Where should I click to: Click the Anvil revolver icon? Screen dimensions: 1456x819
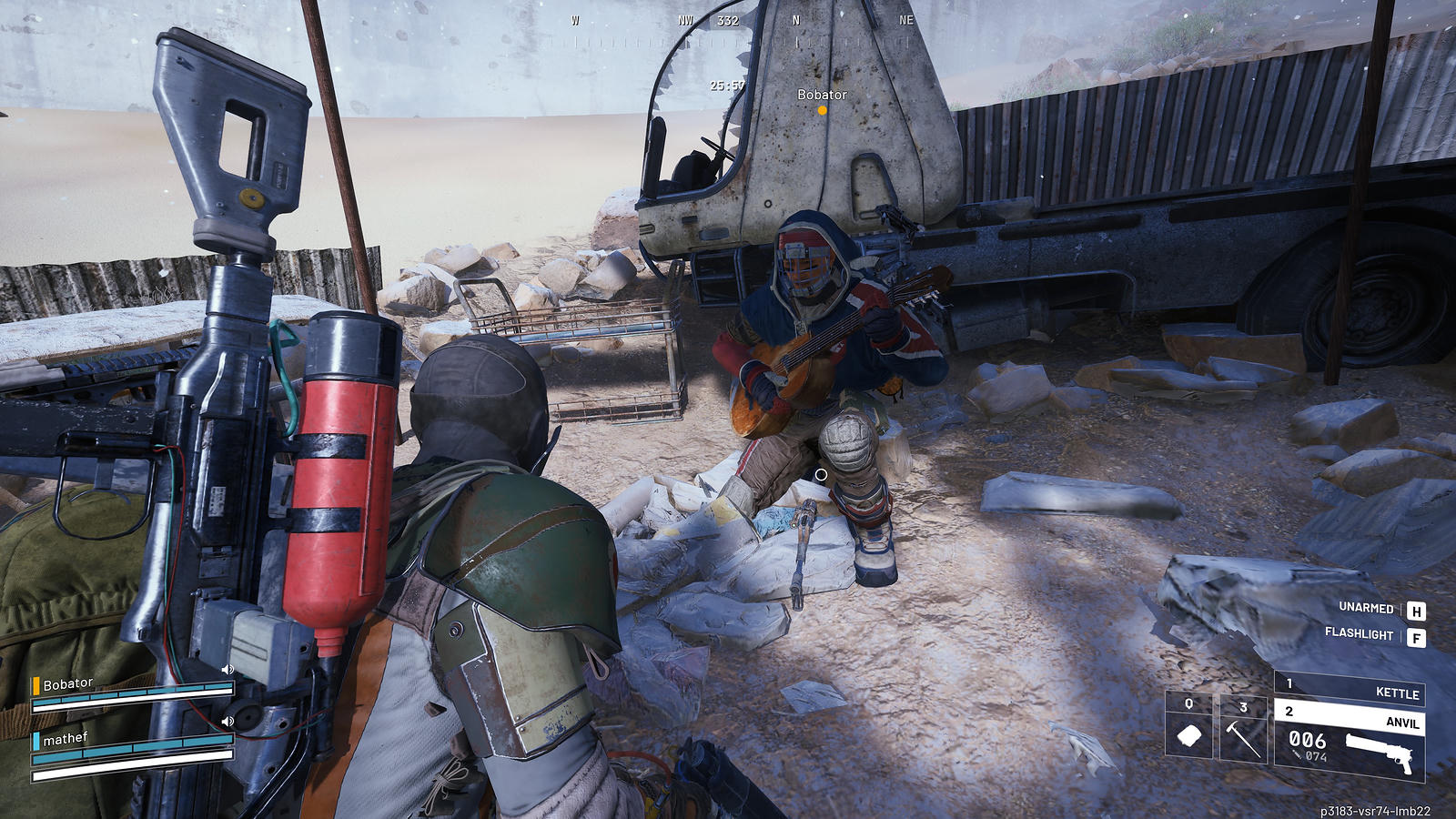[1379, 752]
